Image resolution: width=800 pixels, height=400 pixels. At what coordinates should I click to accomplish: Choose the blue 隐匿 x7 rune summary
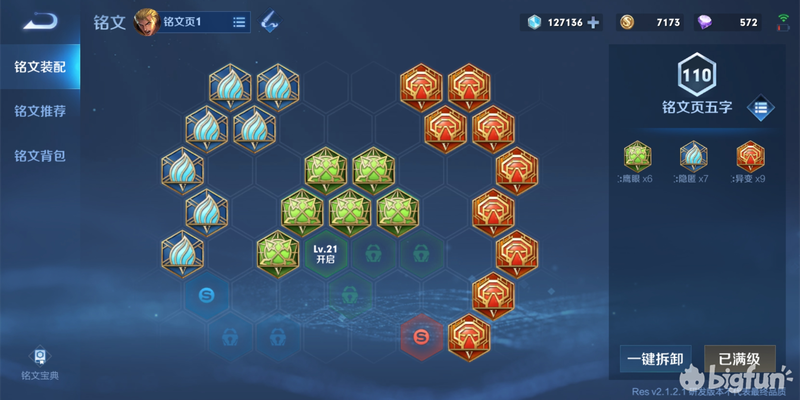pyautogui.click(x=694, y=161)
